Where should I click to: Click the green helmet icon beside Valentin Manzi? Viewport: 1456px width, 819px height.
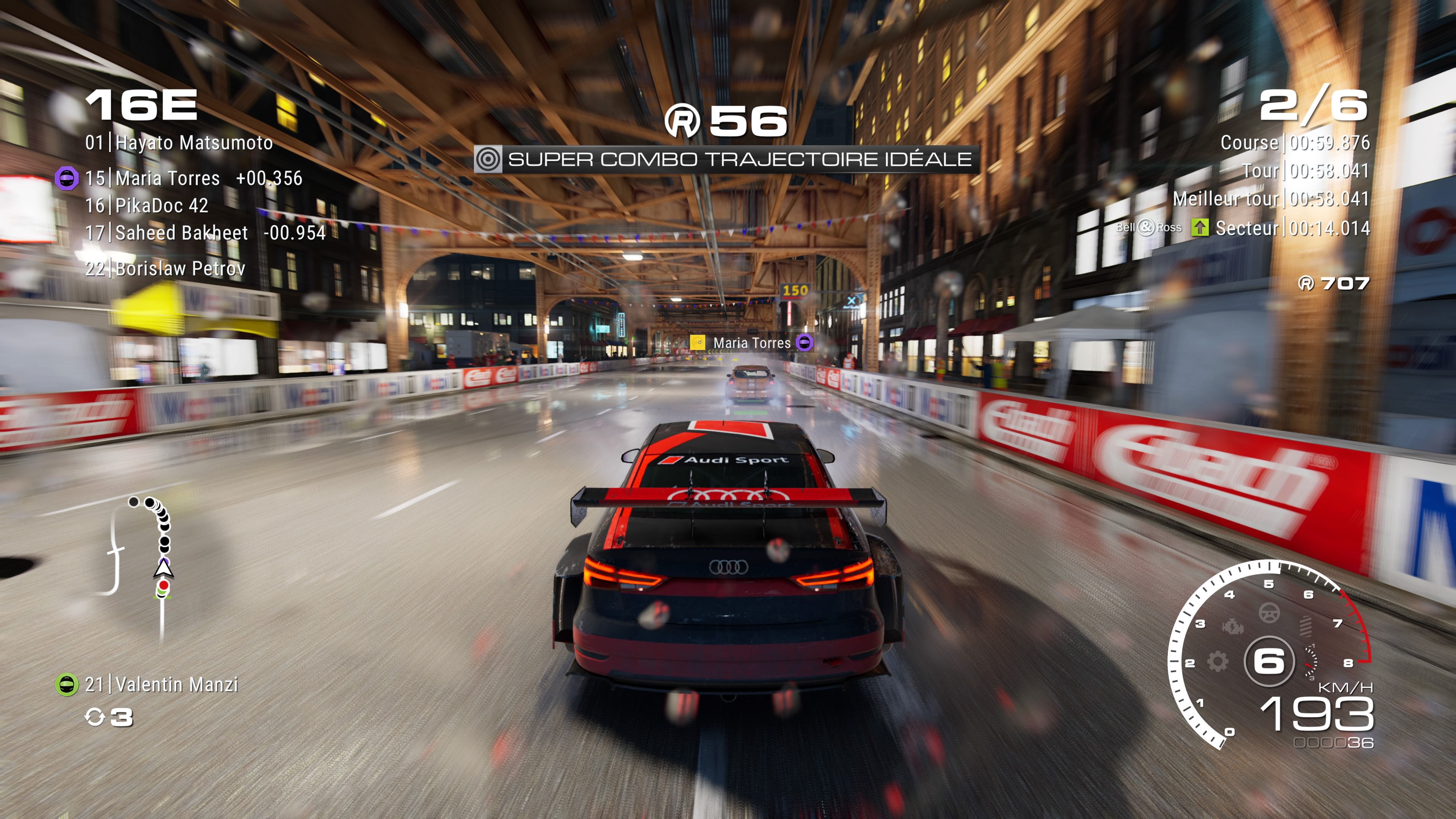pos(66,684)
